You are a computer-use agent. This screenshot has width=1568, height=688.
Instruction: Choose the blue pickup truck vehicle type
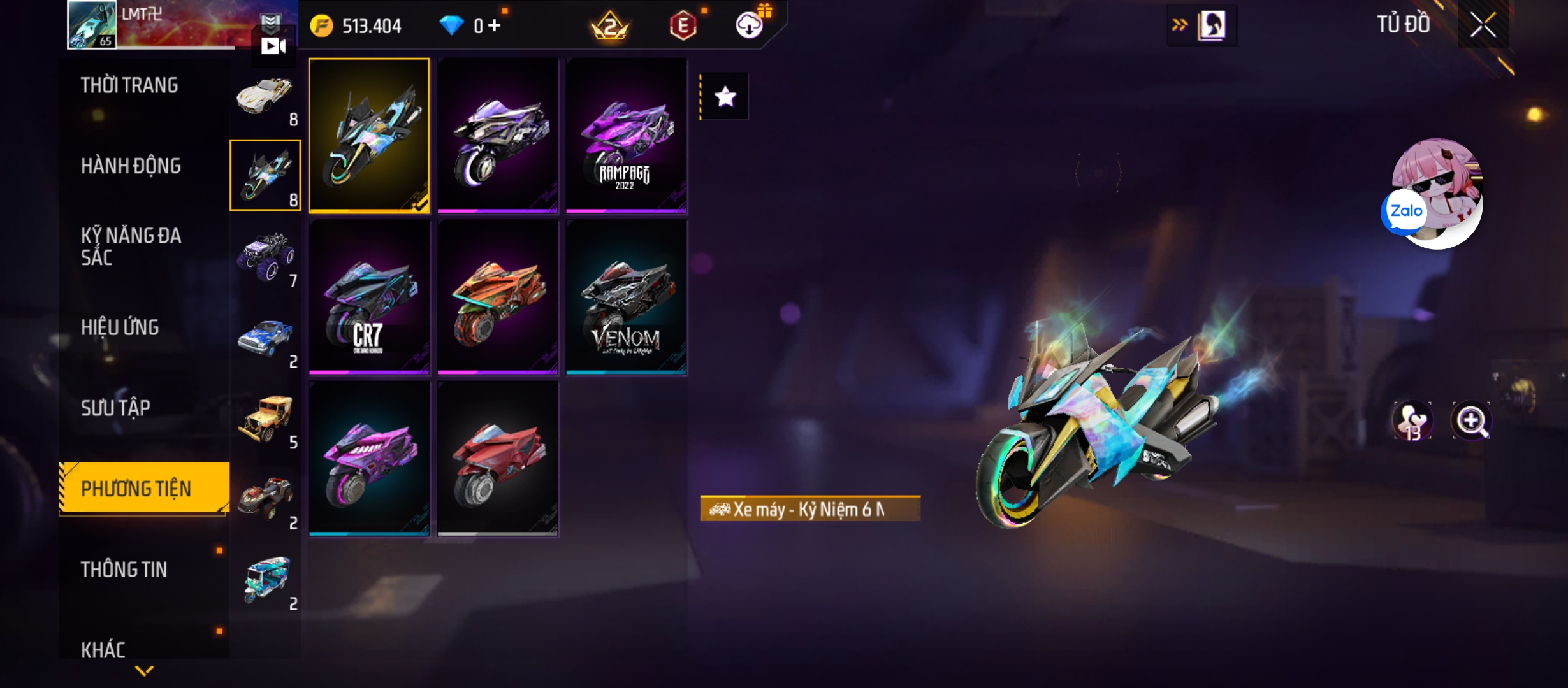coord(265,338)
